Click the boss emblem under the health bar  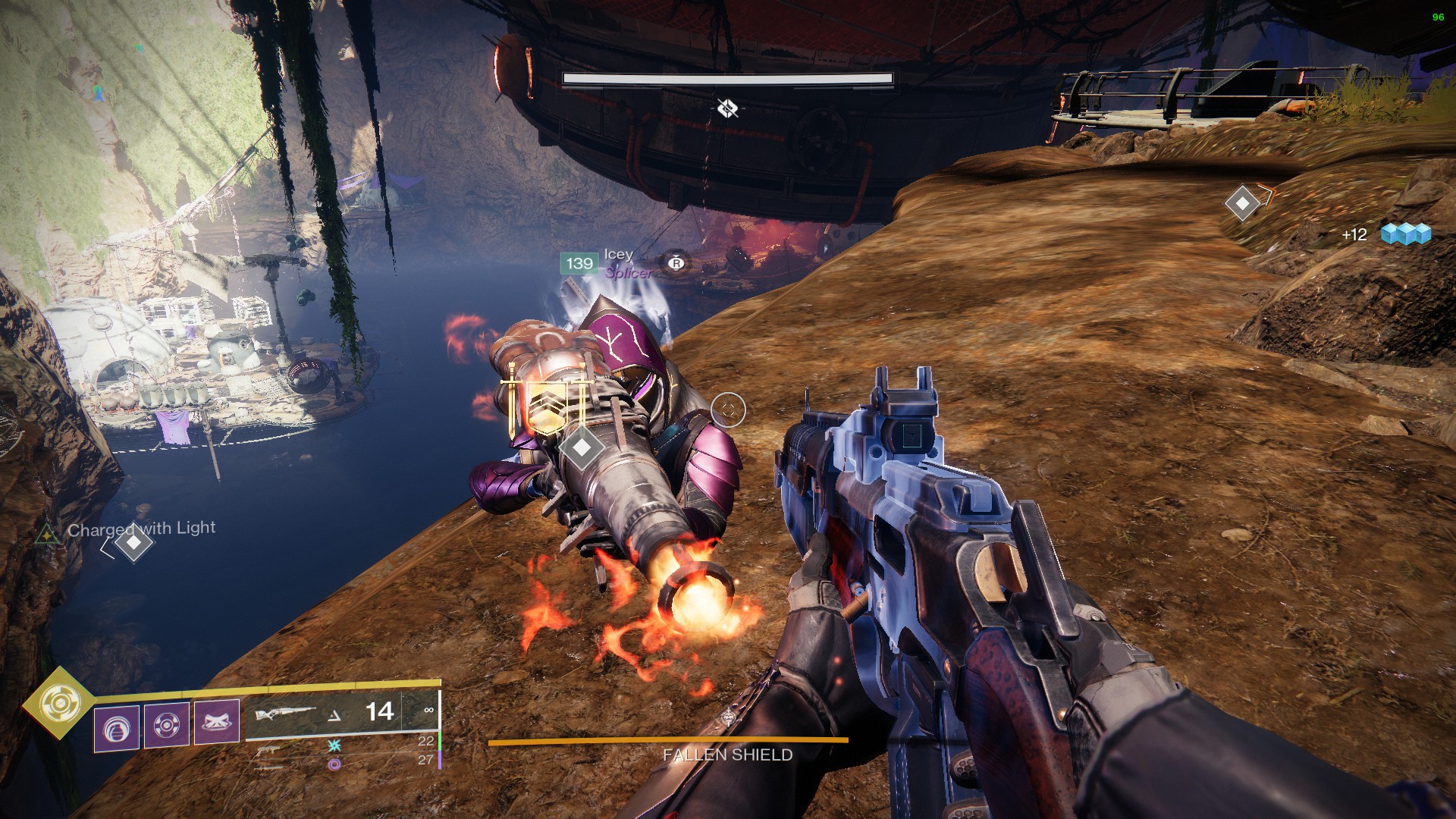(x=727, y=108)
